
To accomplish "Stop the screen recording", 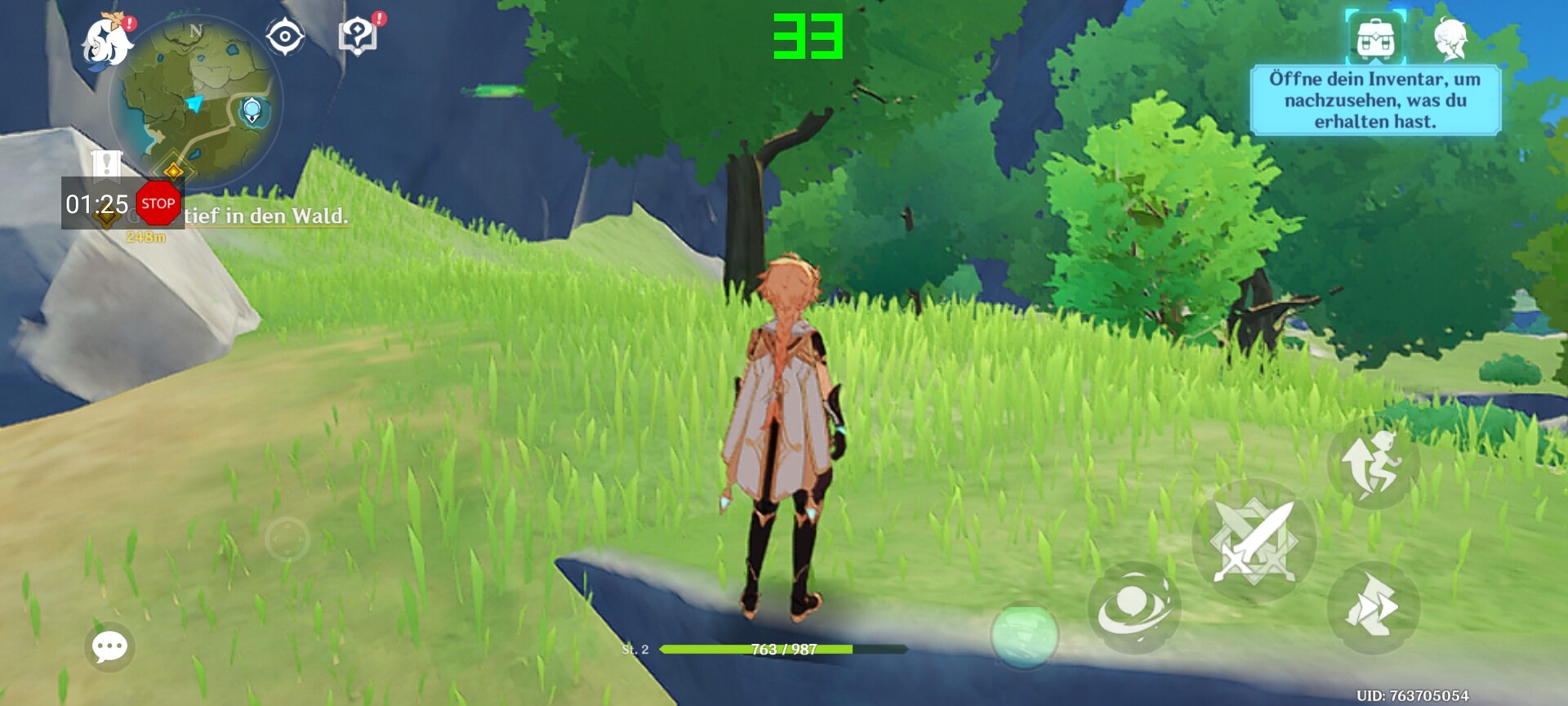I will [x=158, y=203].
